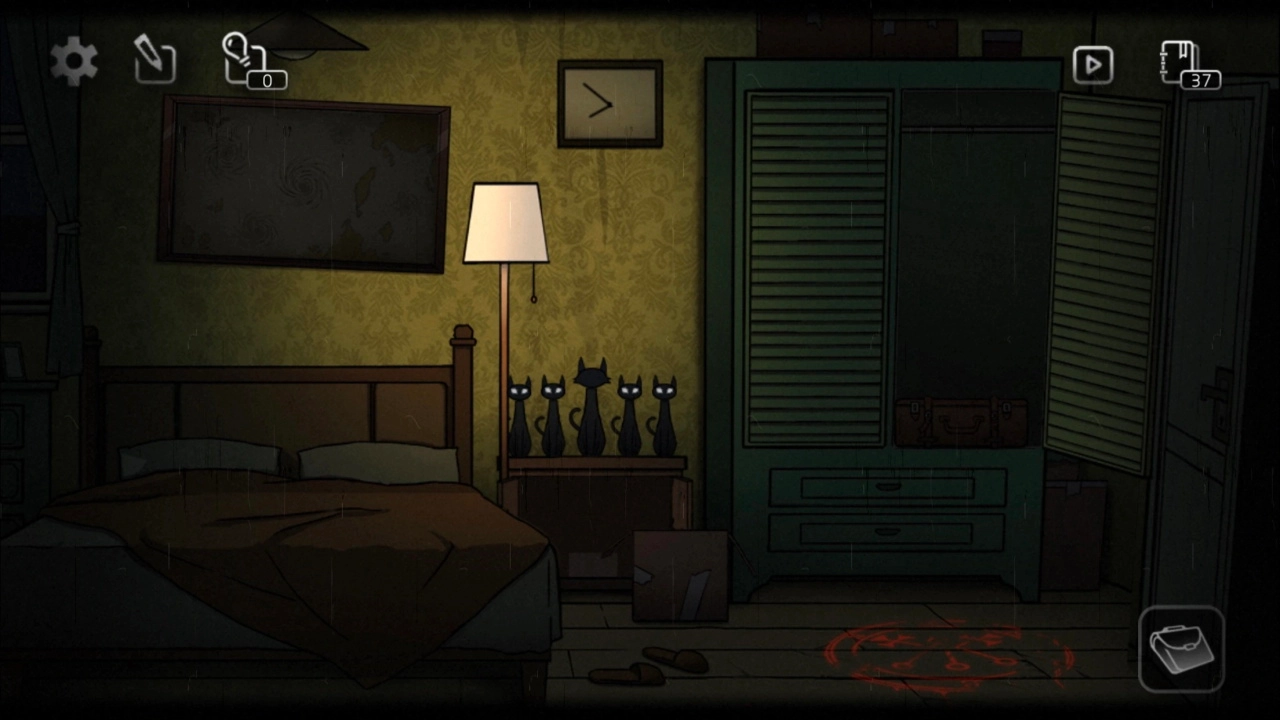Screen dimensions: 1280x720
Task: Open the gear settings menu
Action: [75, 61]
